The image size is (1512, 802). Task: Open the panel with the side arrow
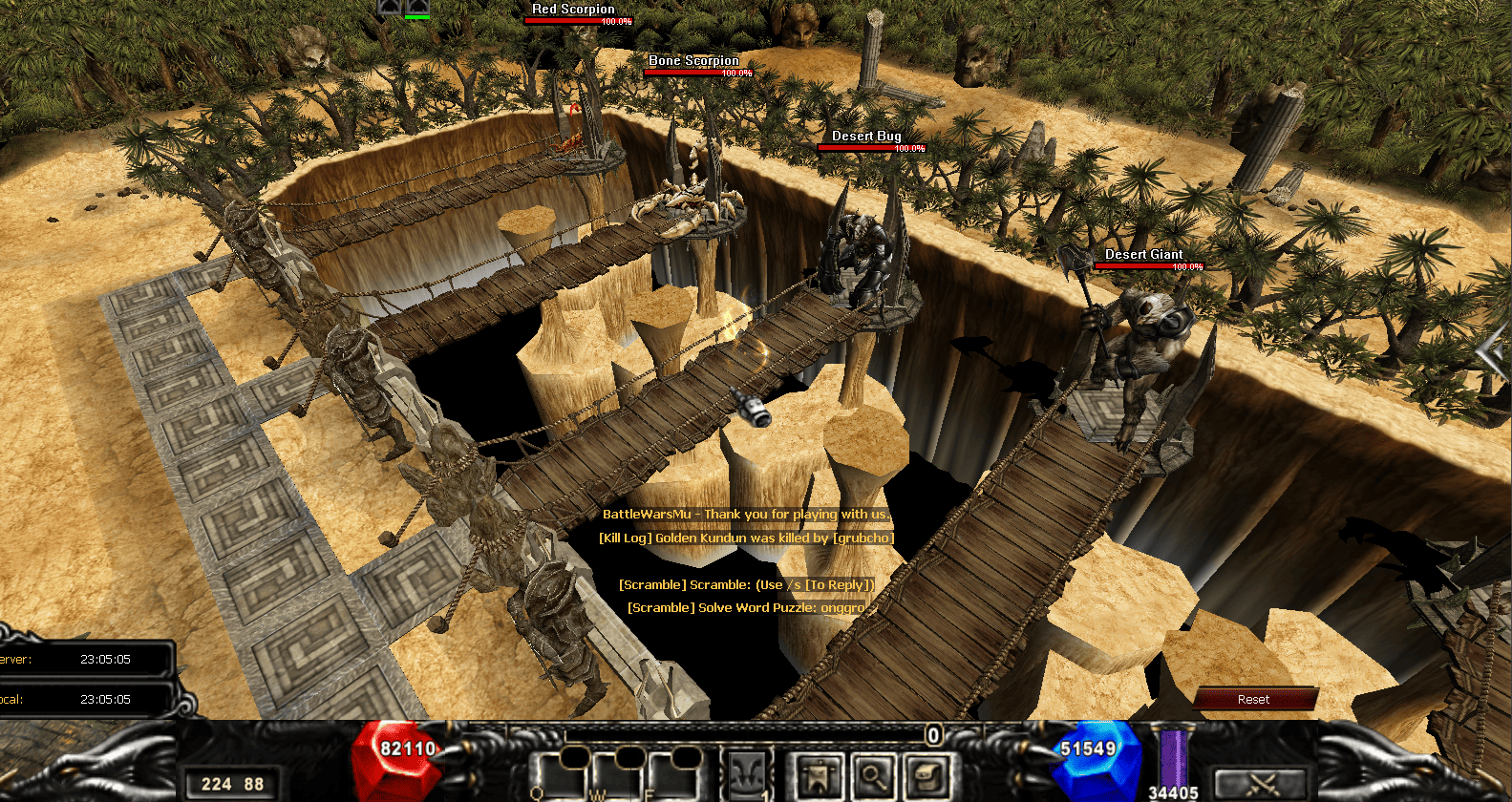tap(1493, 354)
